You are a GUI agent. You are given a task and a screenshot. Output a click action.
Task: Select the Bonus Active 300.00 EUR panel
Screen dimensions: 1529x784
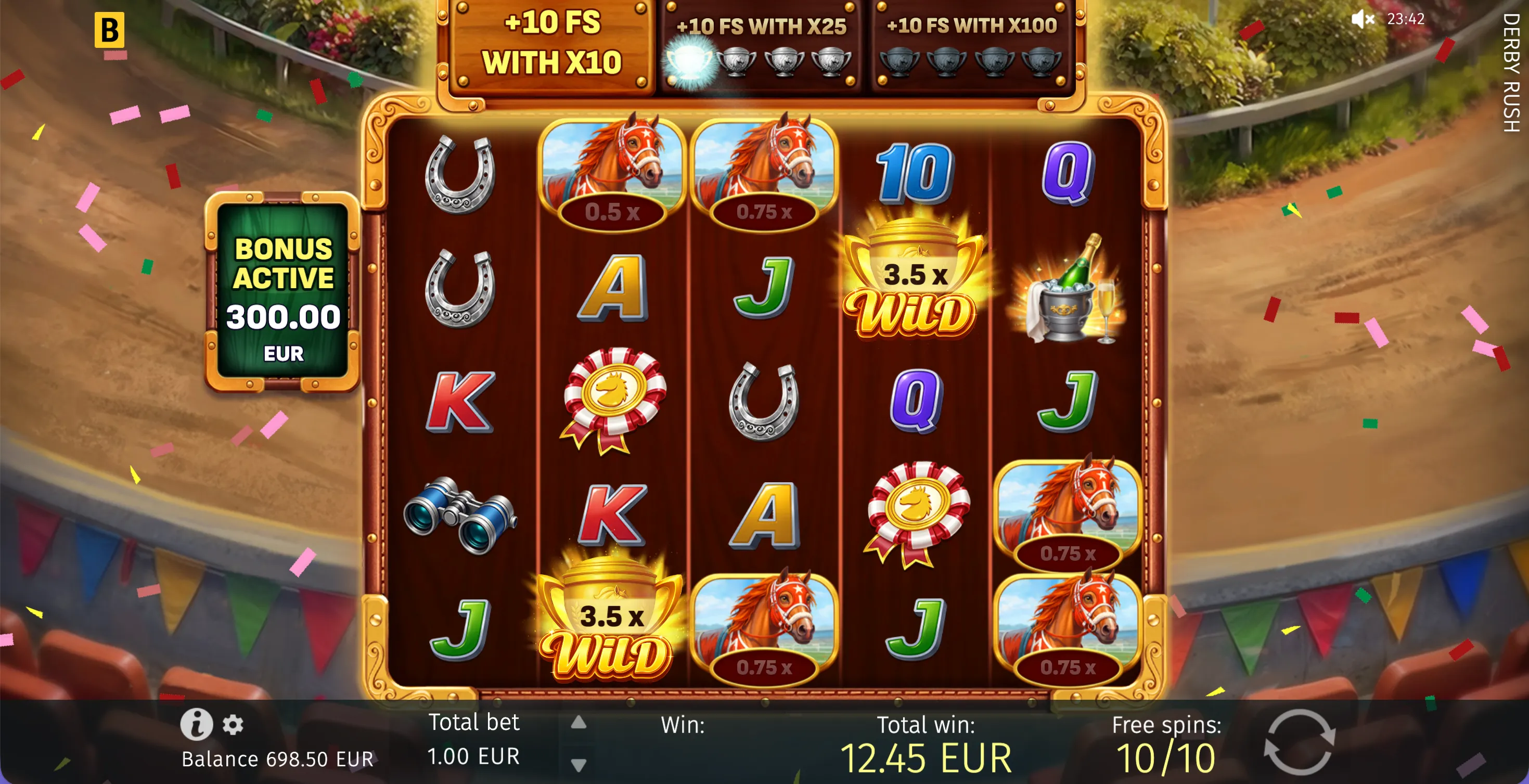tap(283, 292)
